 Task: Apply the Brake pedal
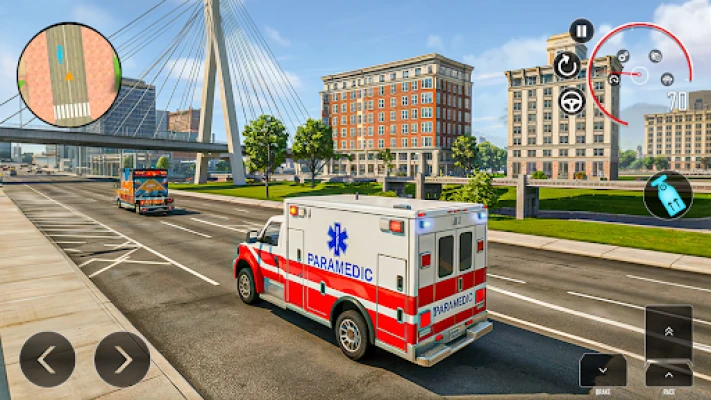[603, 371]
